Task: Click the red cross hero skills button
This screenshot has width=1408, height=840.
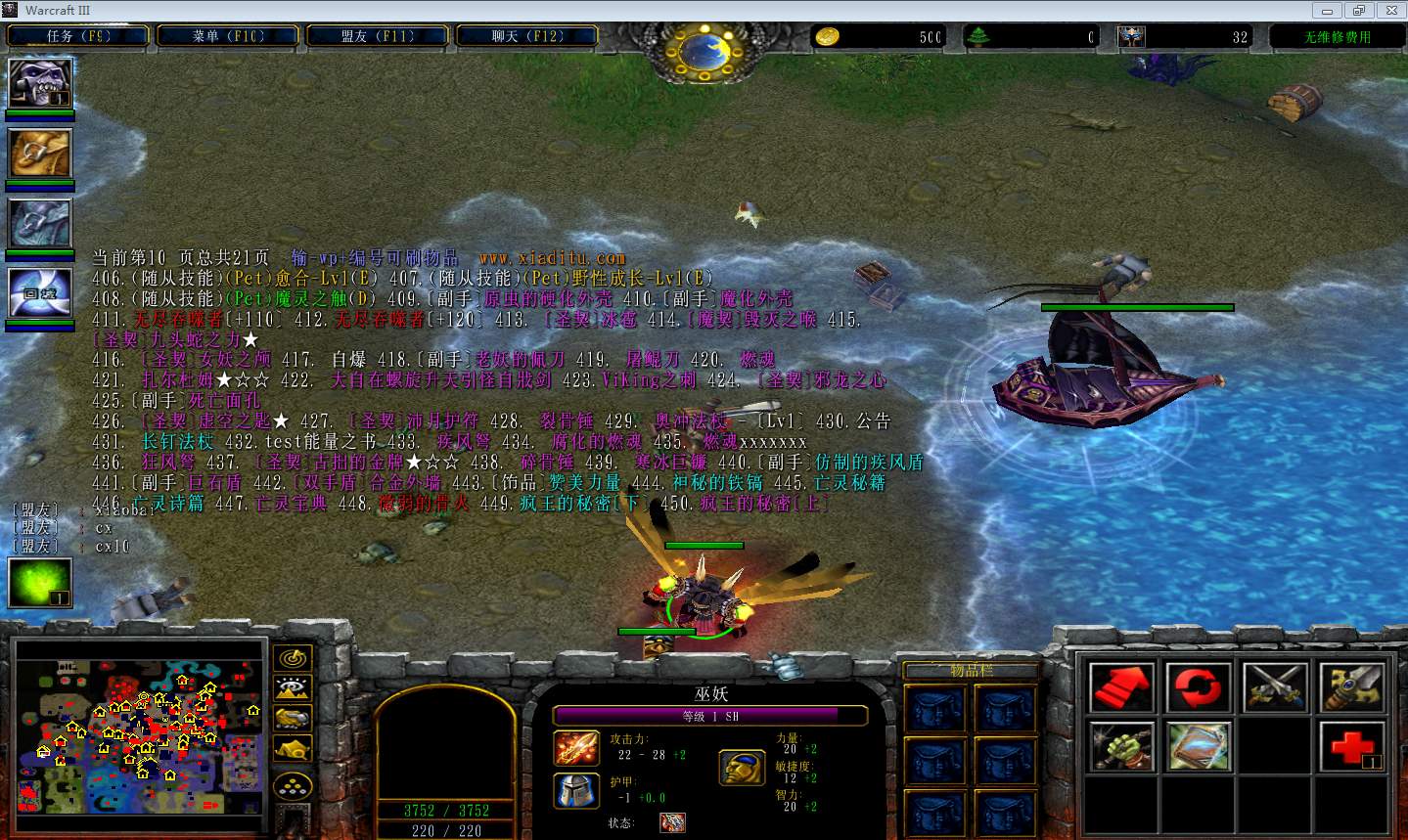Action: (1352, 748)
